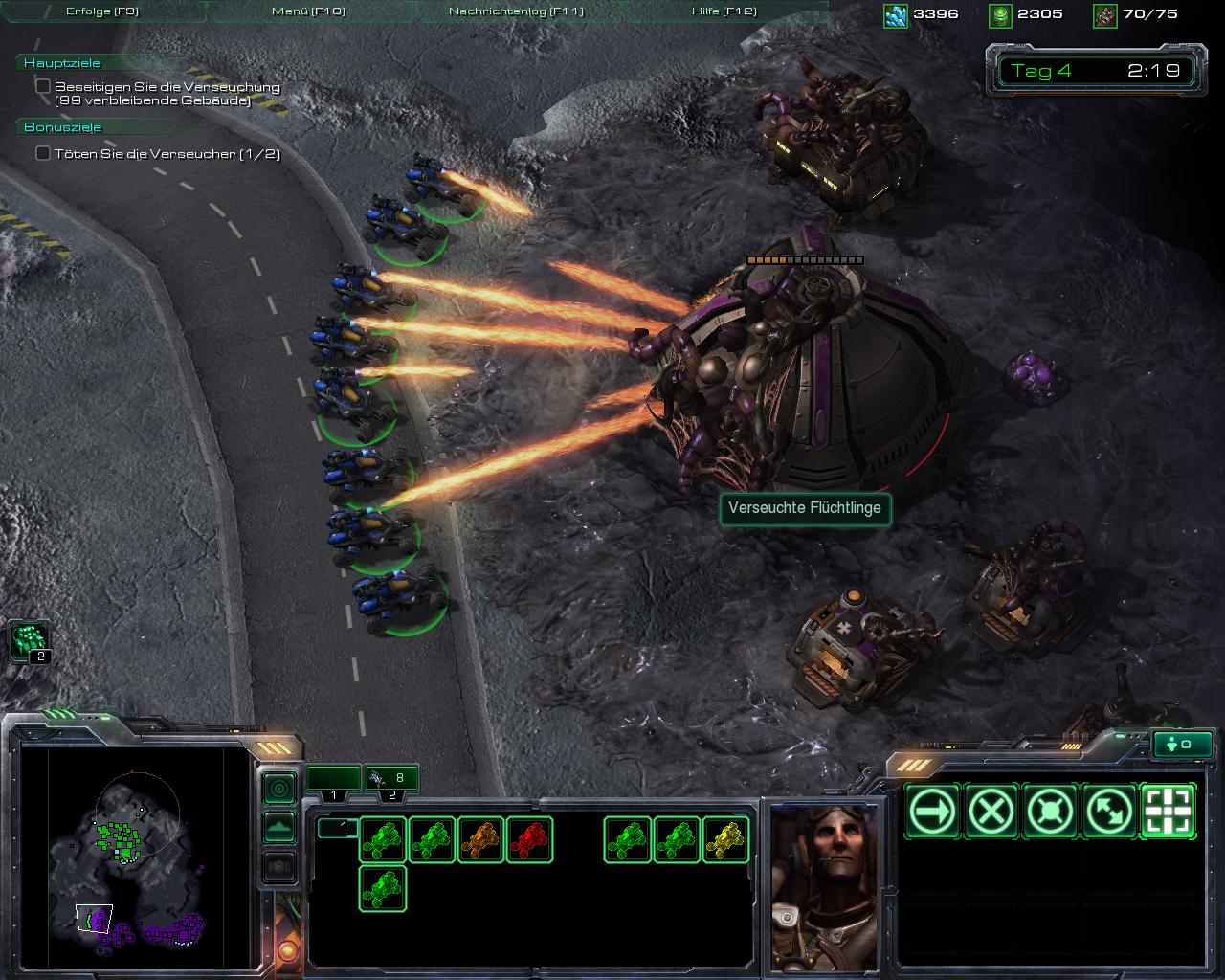Select the army icon showing 2 above minimap
1225x980 pixels.
pyautogui.click(x=30, y=640)
